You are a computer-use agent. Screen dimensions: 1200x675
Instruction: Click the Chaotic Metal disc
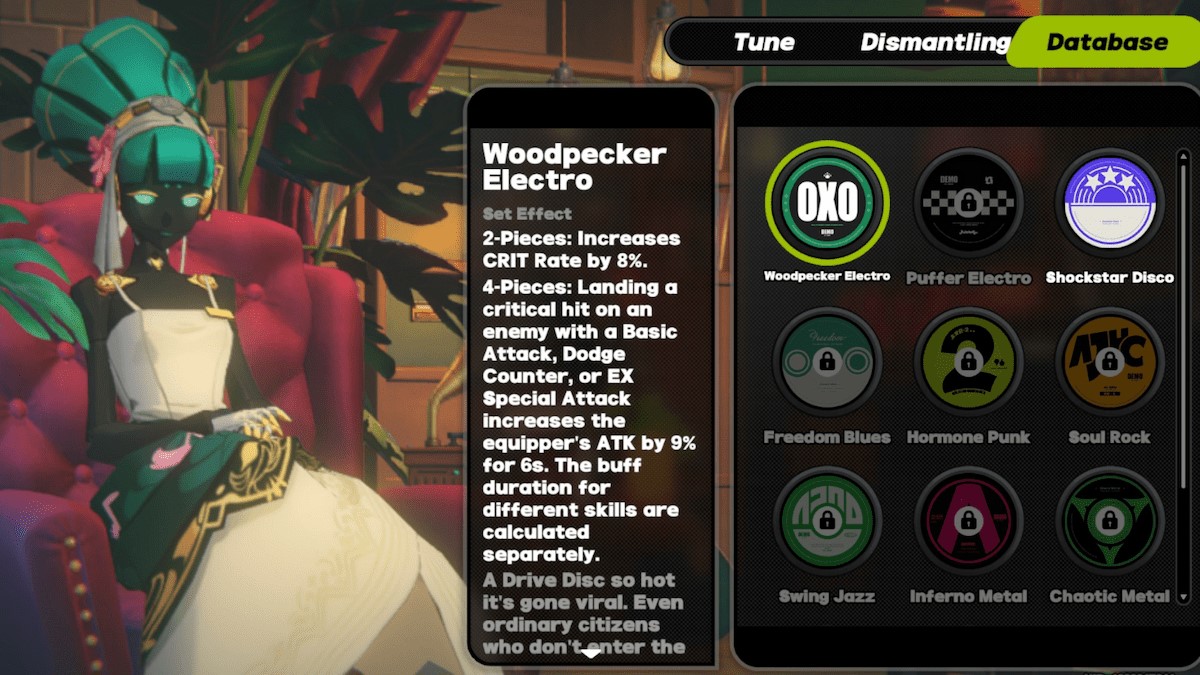tap(1109, 522)
